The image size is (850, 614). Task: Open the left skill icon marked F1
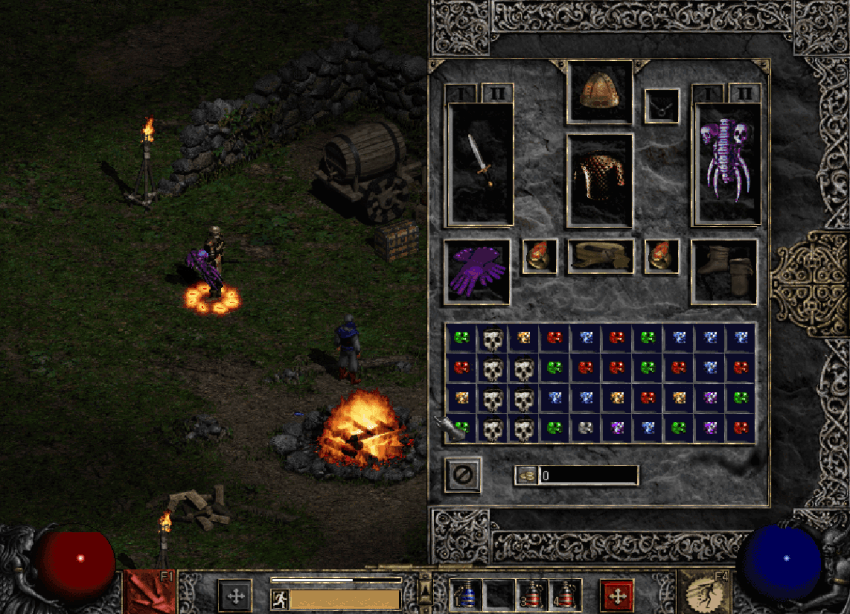click(149, 591)
